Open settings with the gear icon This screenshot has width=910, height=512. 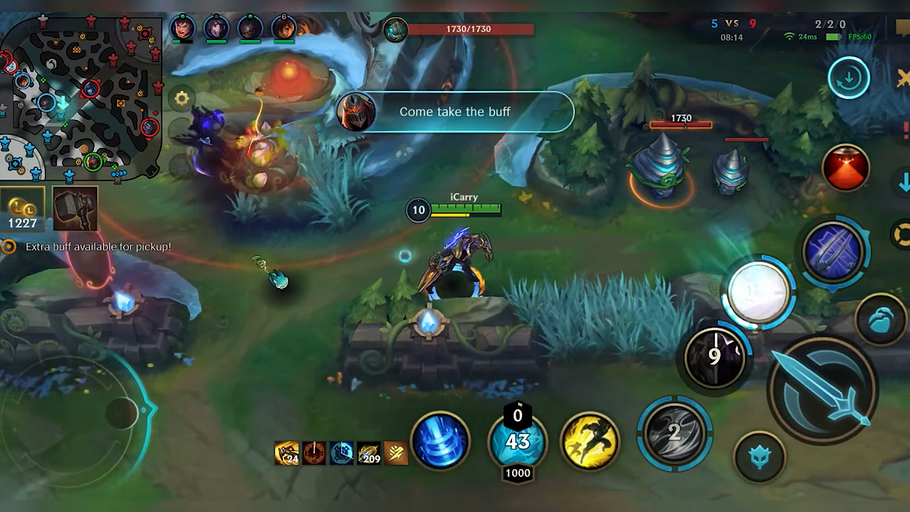pyautogui.click(x=181, y=97)
